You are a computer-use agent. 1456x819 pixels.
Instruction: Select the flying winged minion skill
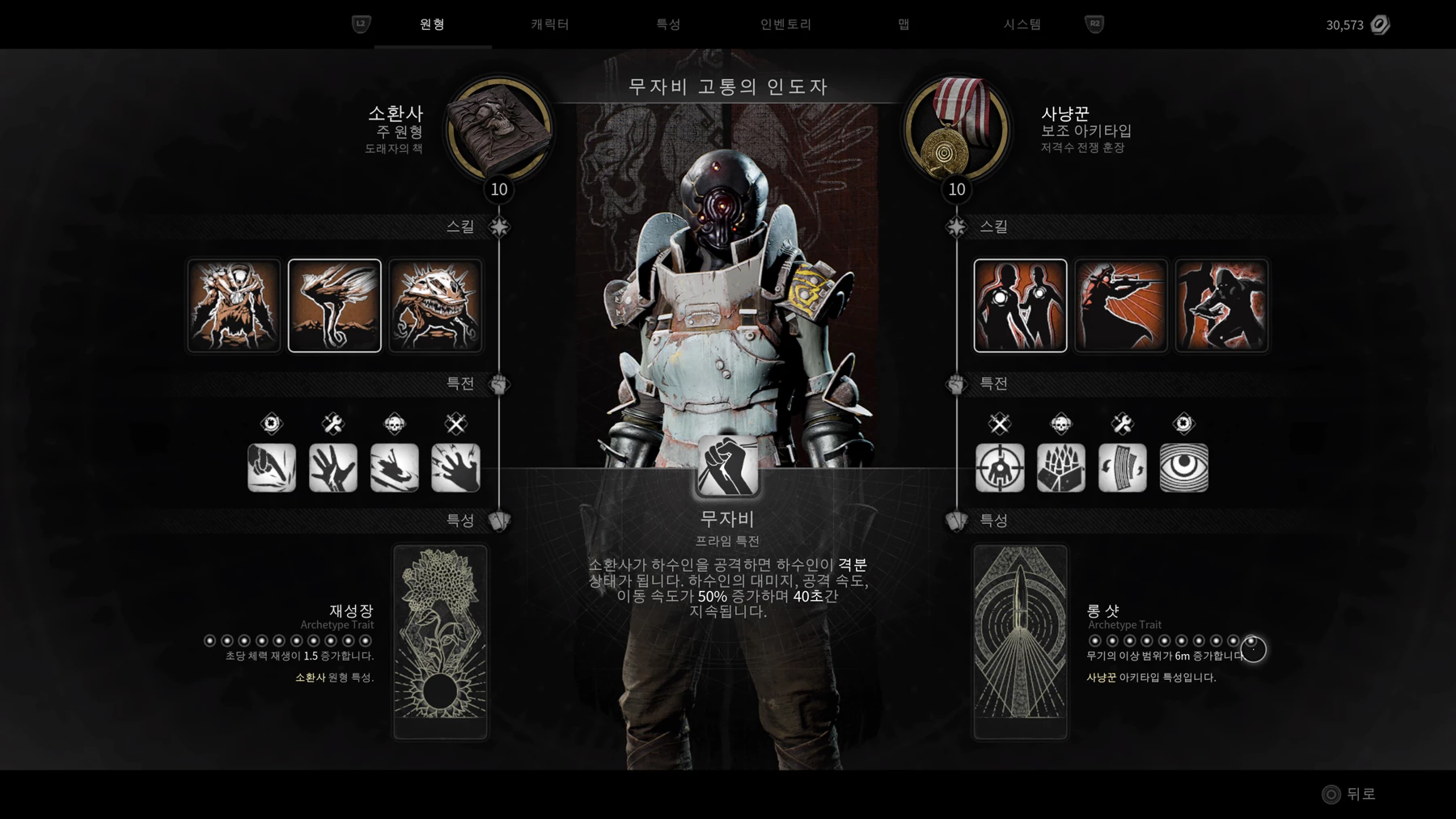335,306
